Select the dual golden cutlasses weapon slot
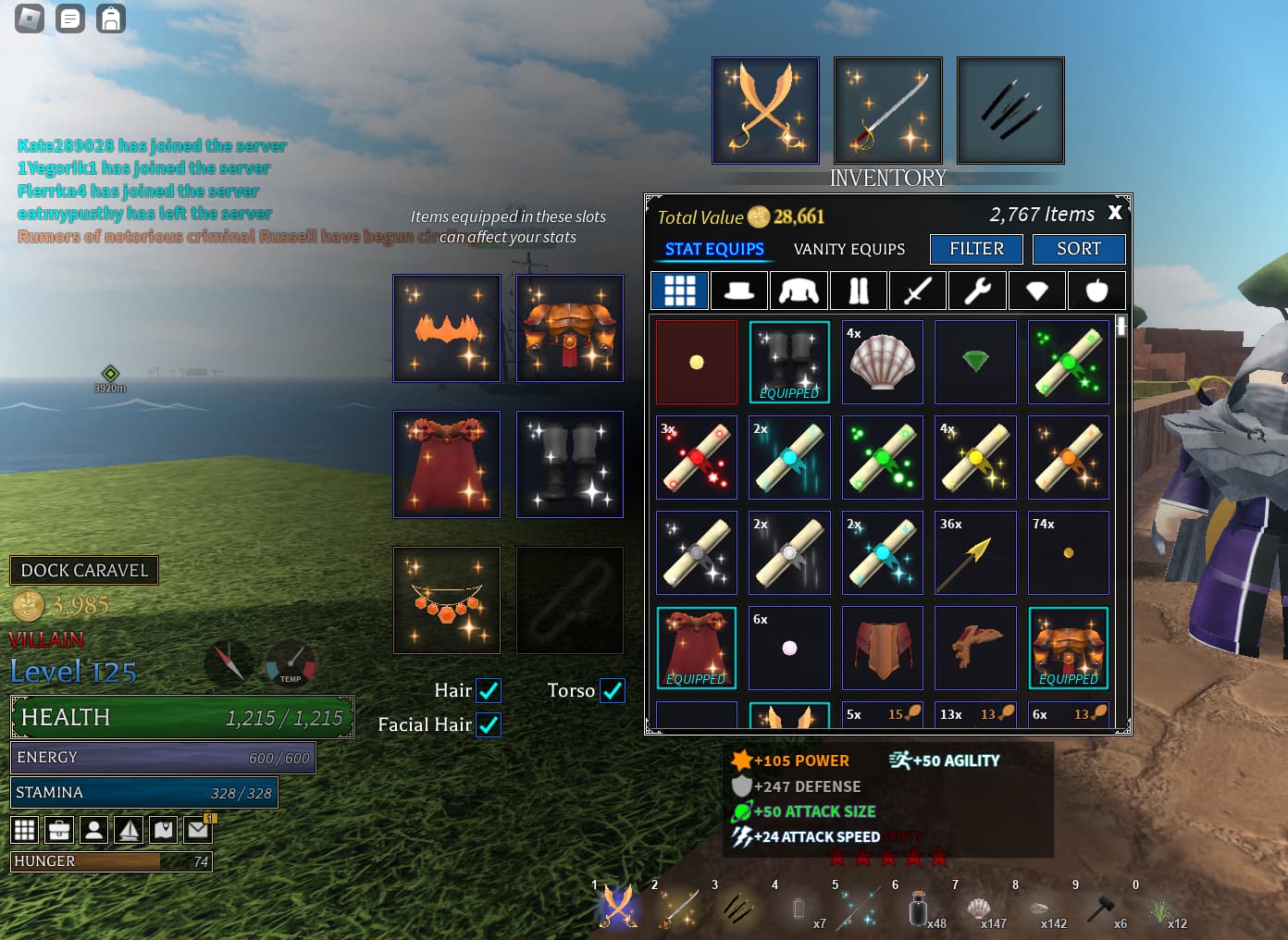Viewport: 1288px width, 940px height. click(765, 110)
